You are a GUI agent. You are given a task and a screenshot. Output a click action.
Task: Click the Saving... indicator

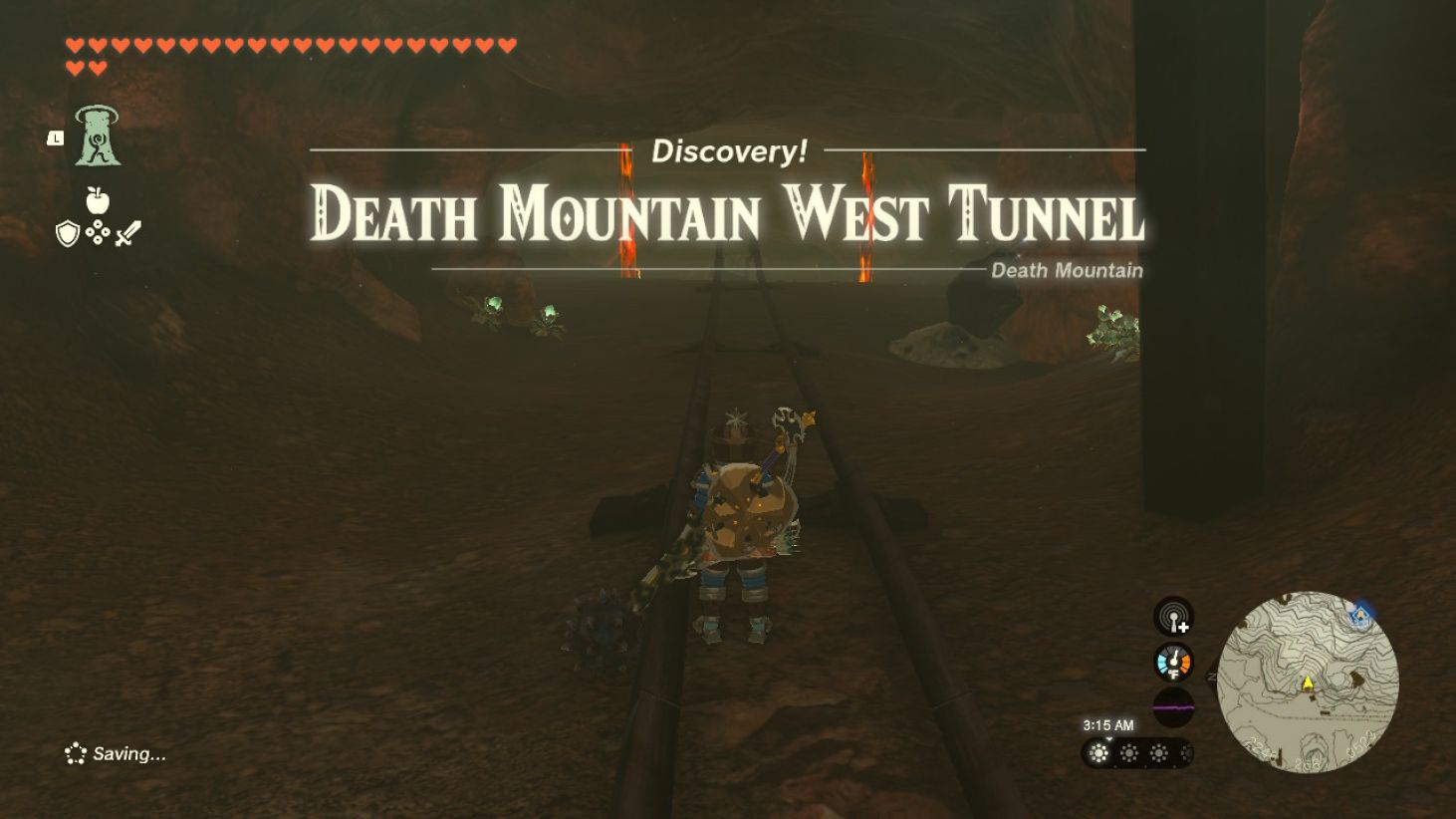[x=113, y=754]
